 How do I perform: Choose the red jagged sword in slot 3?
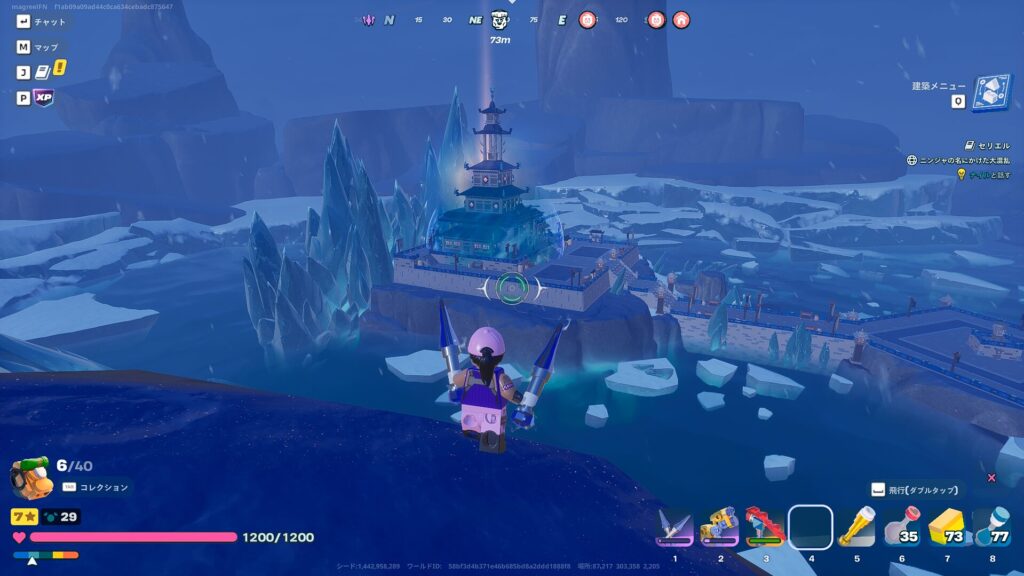(x=765, y=526)
